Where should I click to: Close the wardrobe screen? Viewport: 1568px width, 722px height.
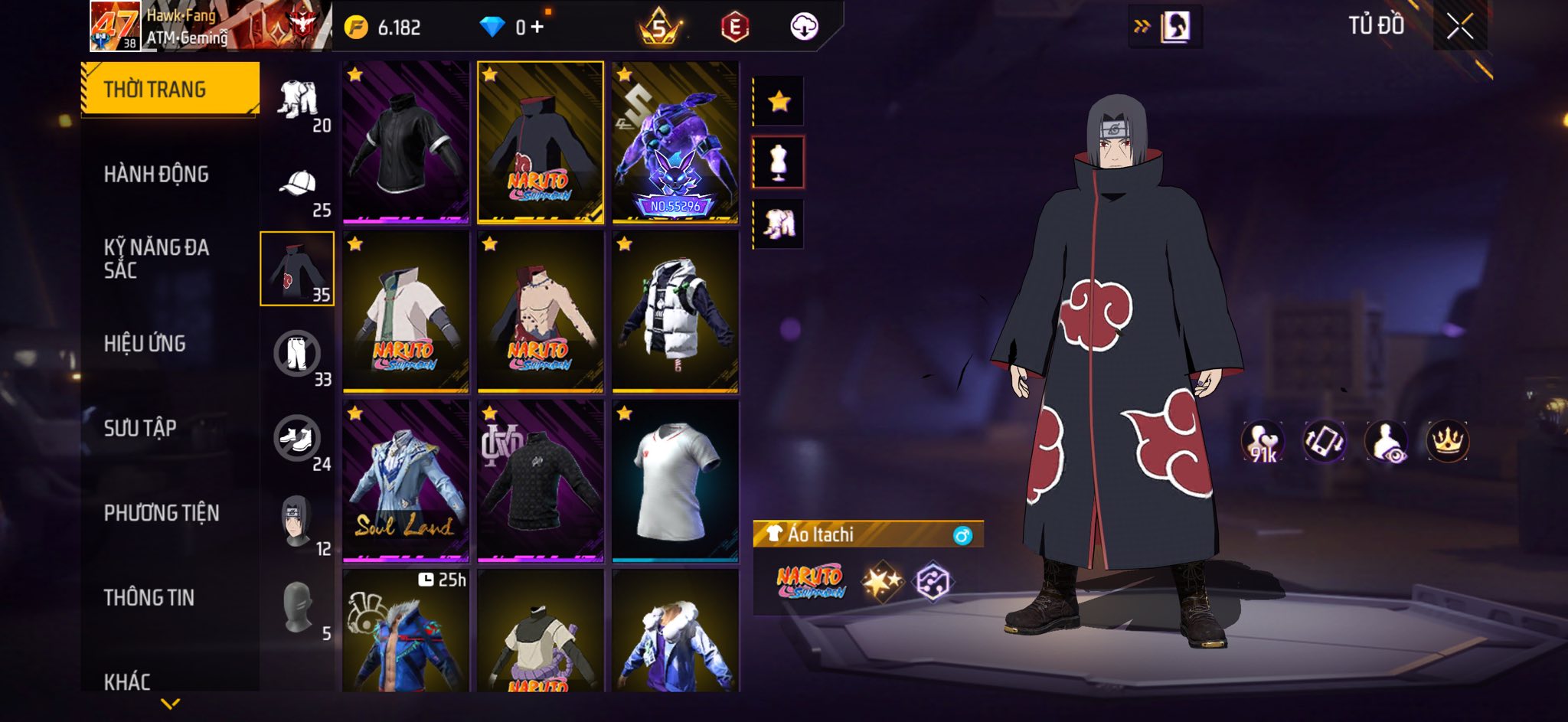(1459, 27)
